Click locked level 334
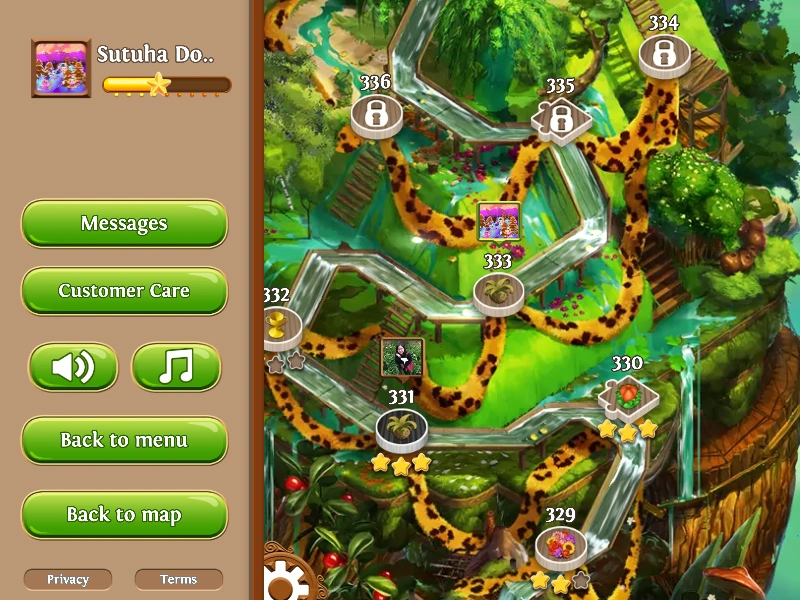 (663, 54)
